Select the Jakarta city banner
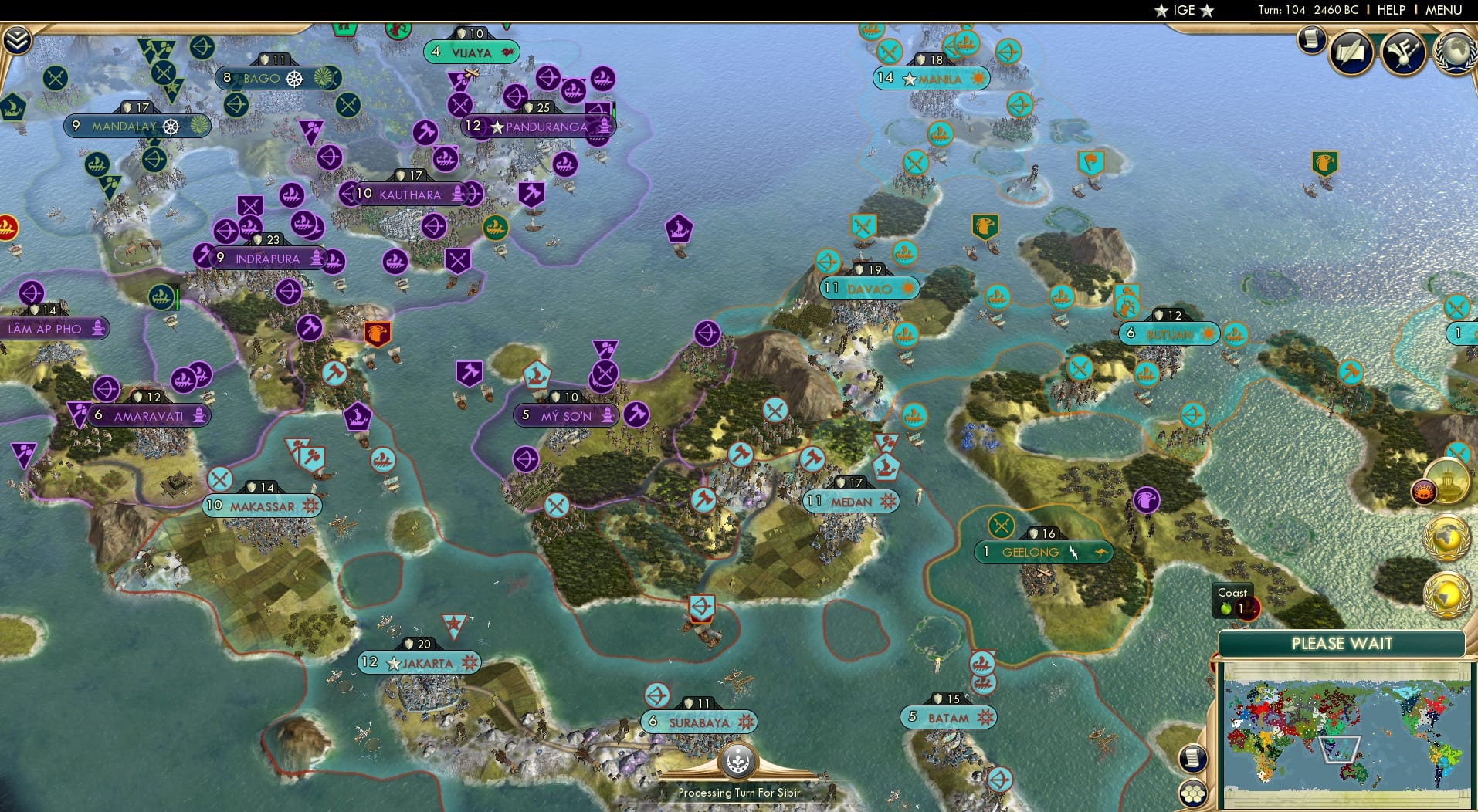1478x812 pixels. click(419, 662)
